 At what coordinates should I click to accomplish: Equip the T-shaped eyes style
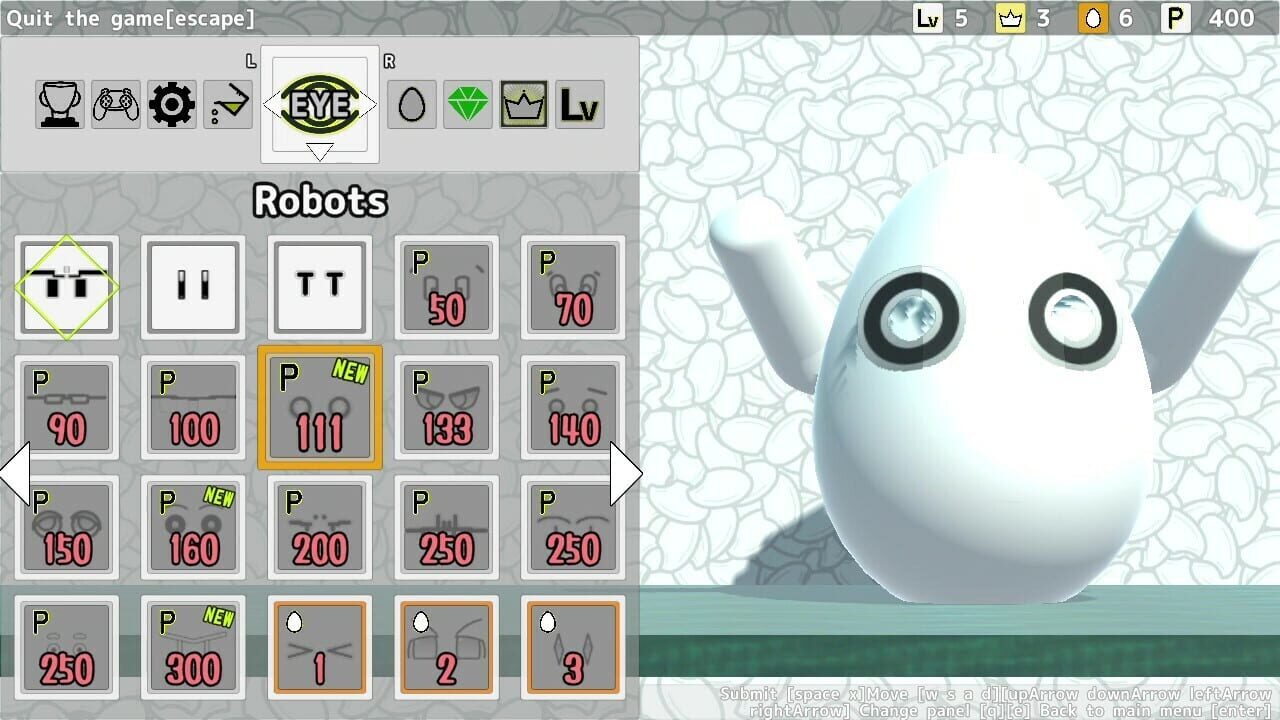pyautogui.click(x=319, y=287)
